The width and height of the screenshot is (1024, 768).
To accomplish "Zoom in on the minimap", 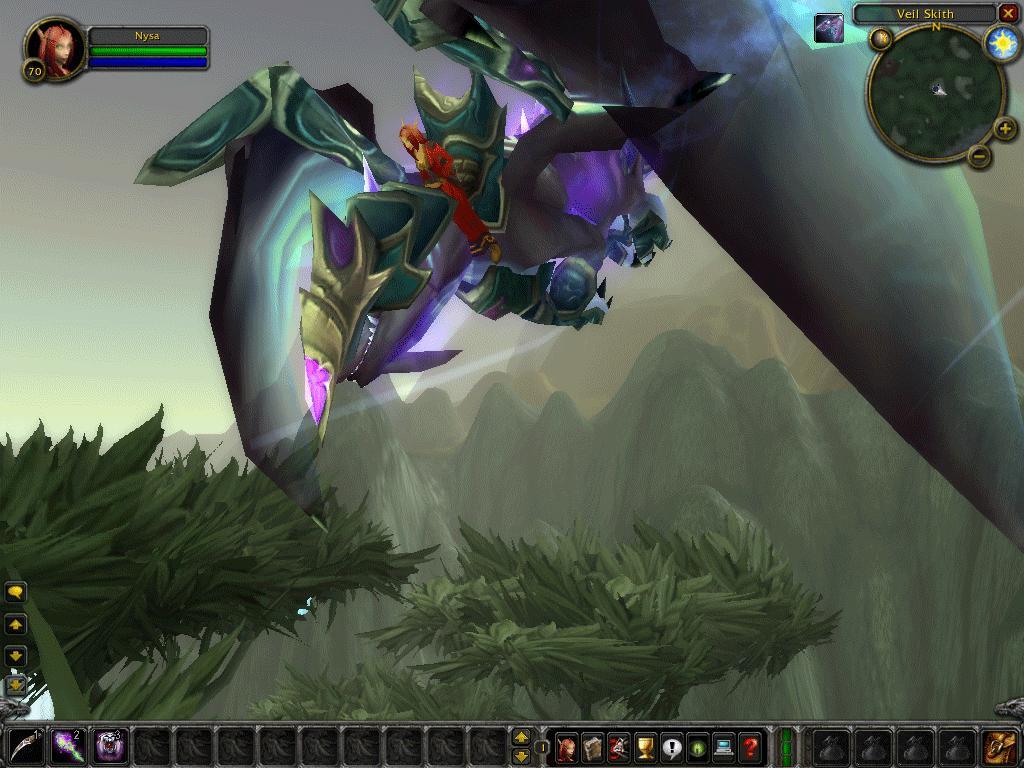I will 1005,129.
